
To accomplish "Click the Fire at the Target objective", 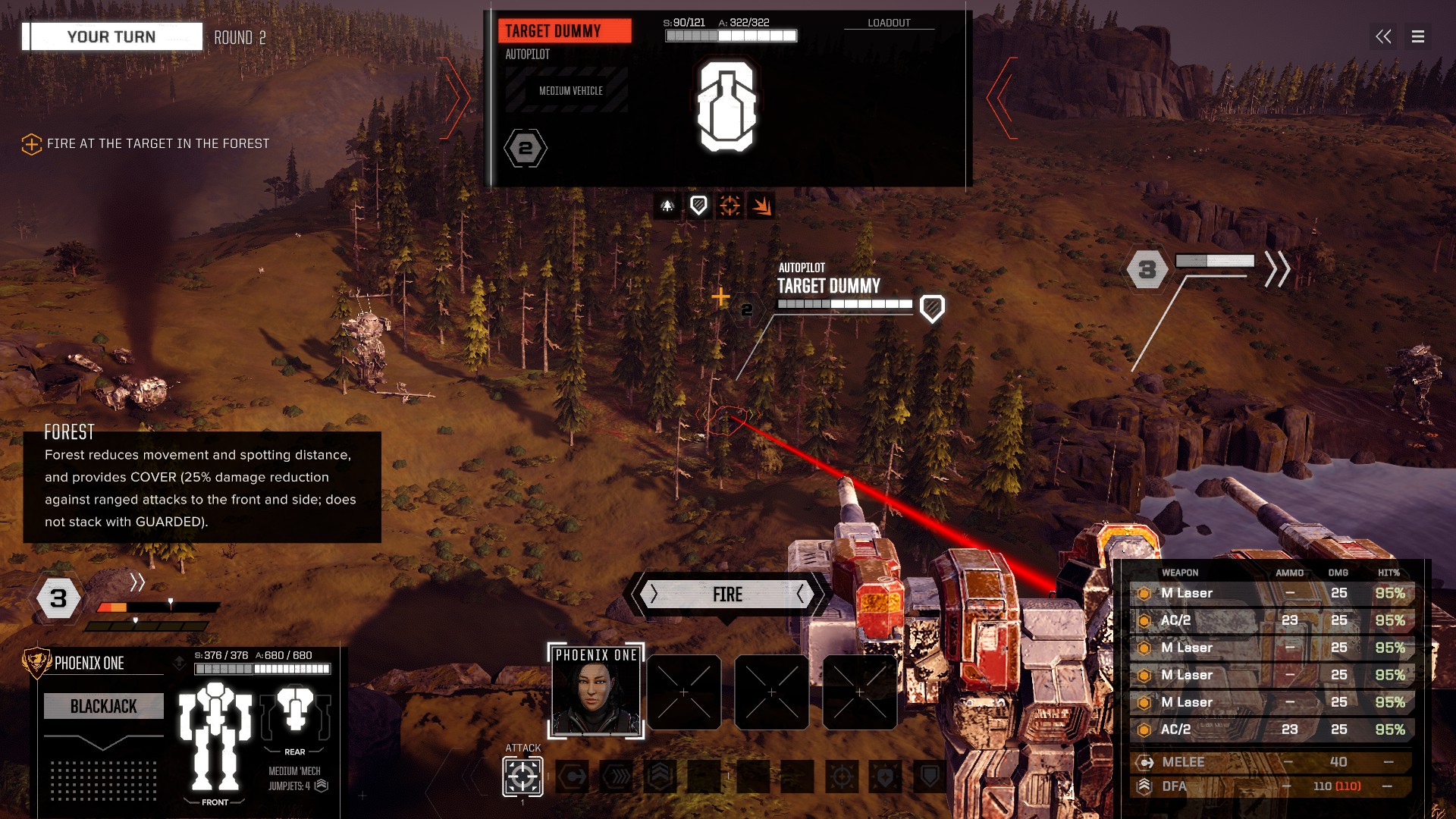I will pos(158,143).
